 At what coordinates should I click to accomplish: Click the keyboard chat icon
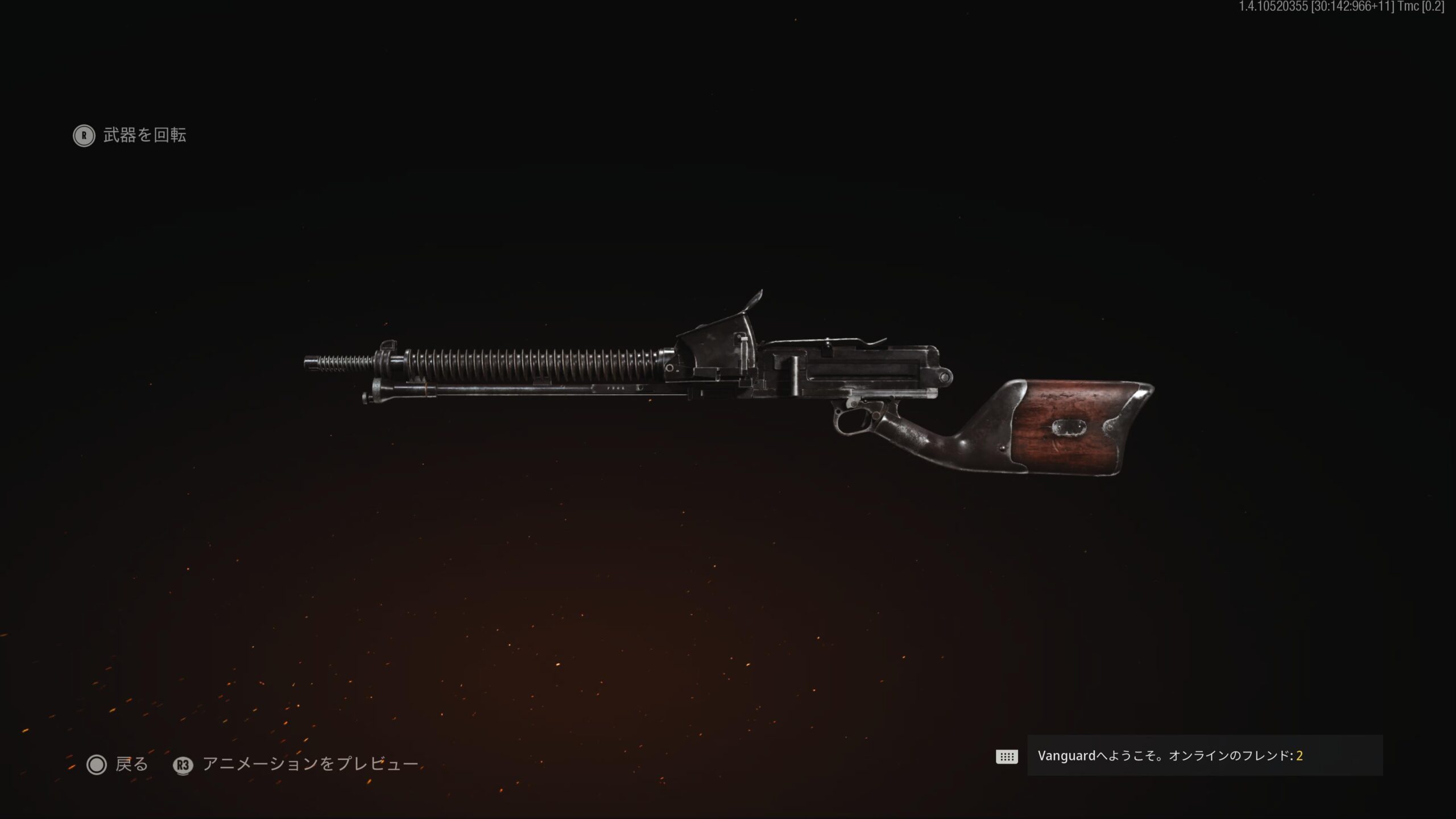1006,756
